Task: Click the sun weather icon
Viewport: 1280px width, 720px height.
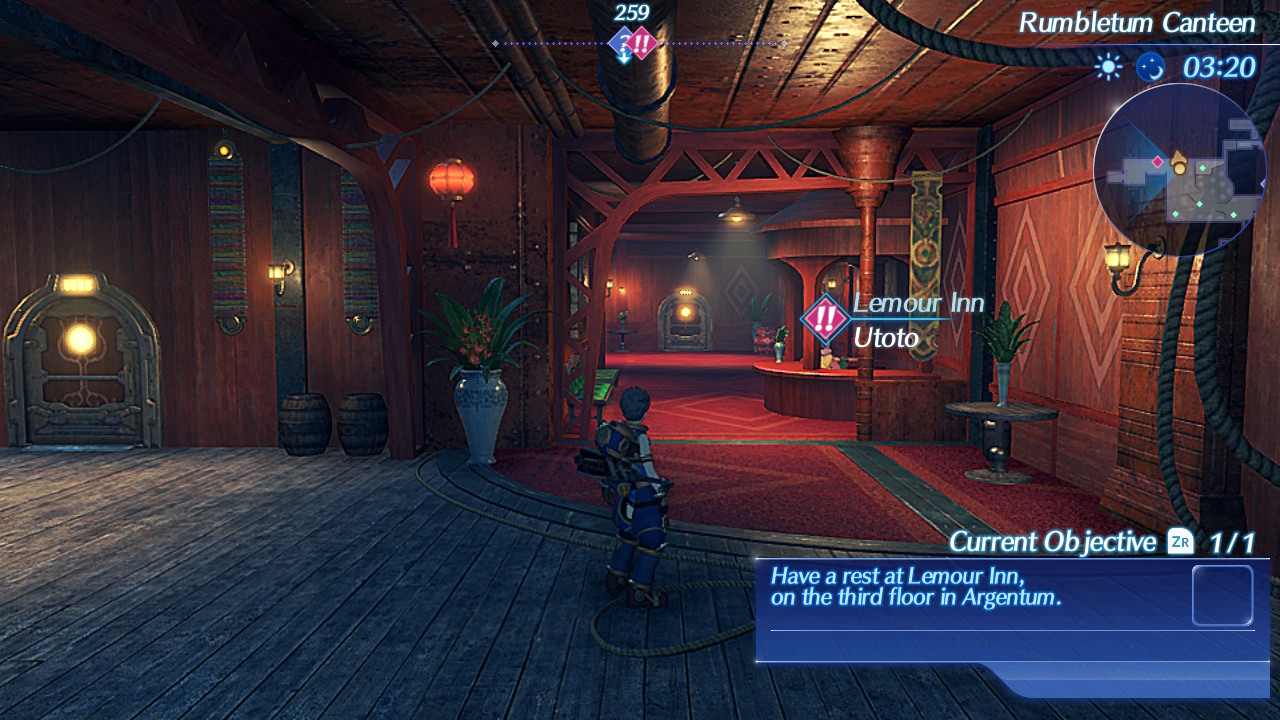Action: (x=1108, y=67)
